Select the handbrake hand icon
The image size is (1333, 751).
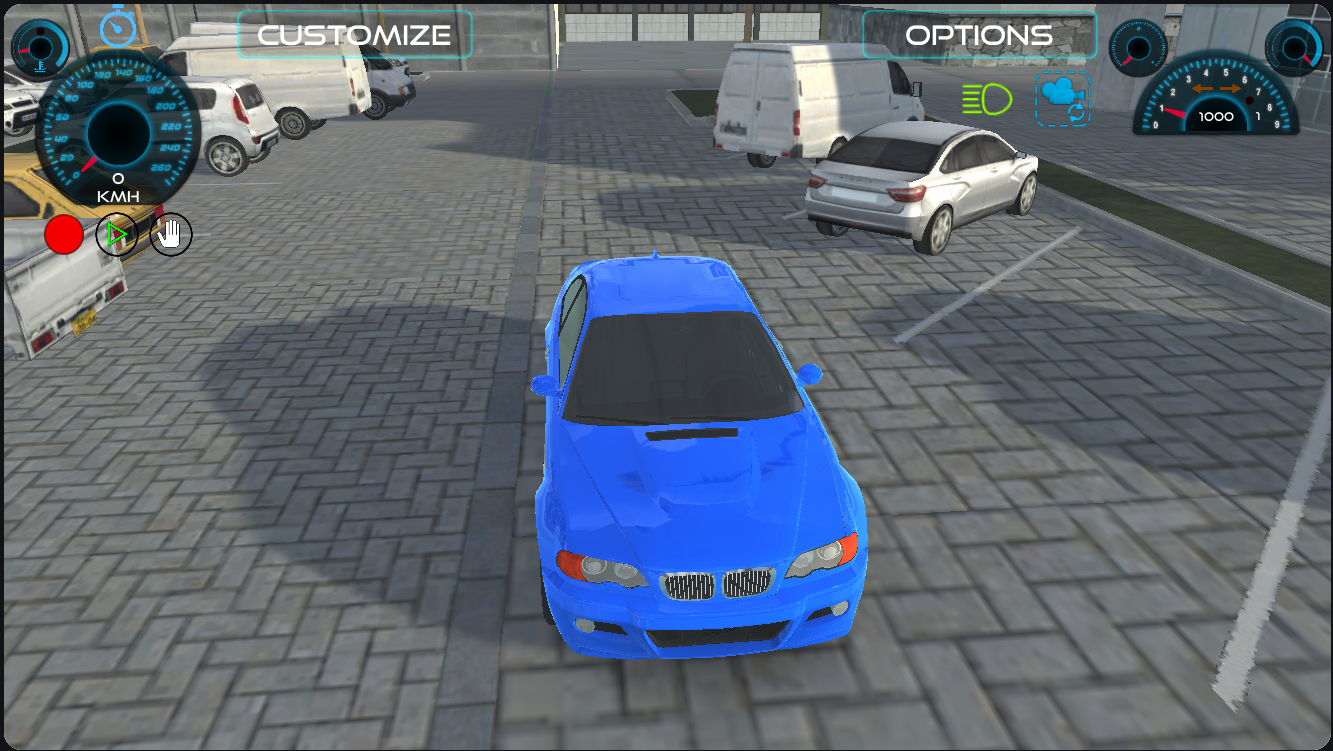pos(169,233)
